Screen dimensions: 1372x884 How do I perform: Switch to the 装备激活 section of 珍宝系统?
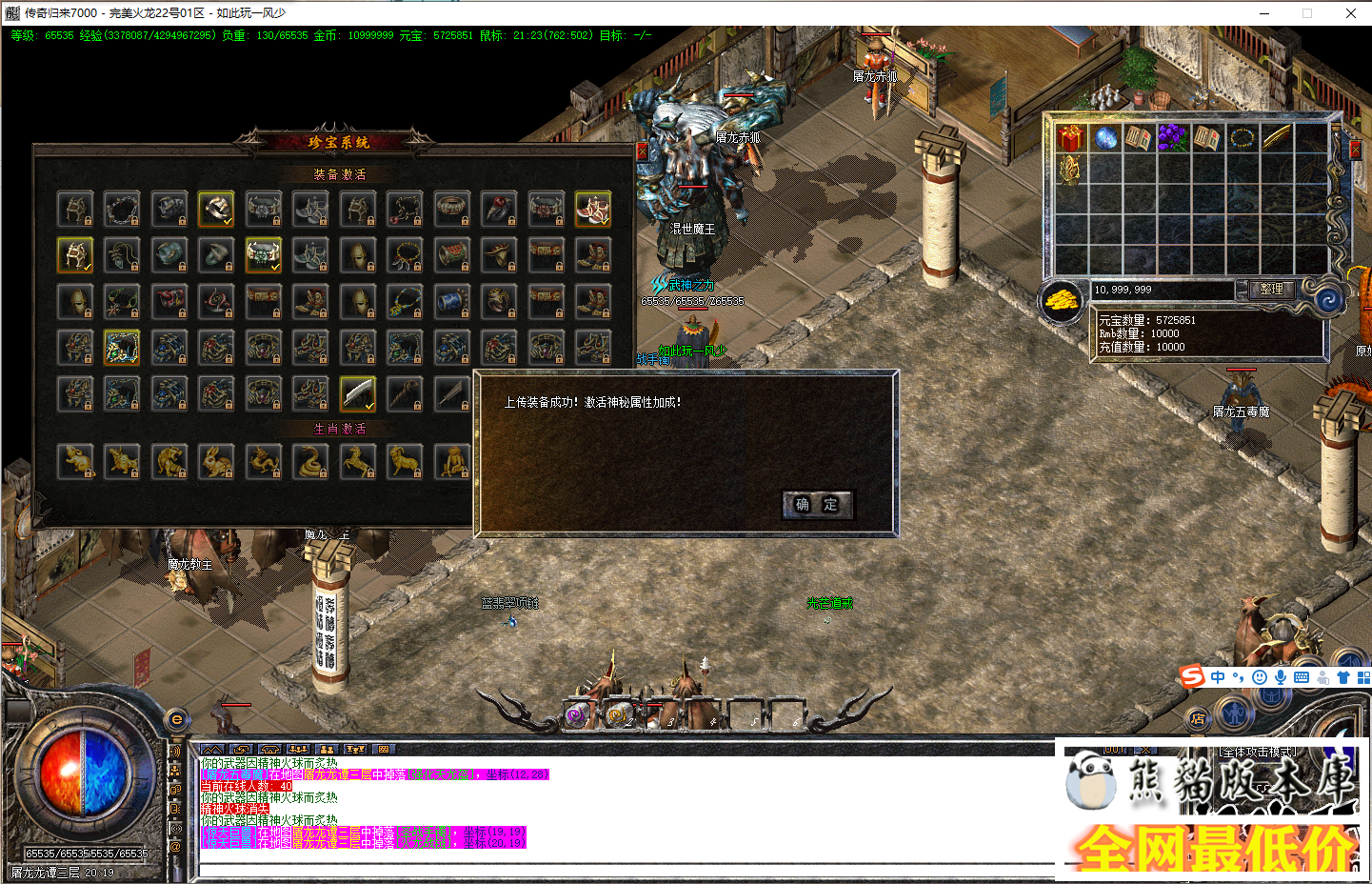(341, 174)
